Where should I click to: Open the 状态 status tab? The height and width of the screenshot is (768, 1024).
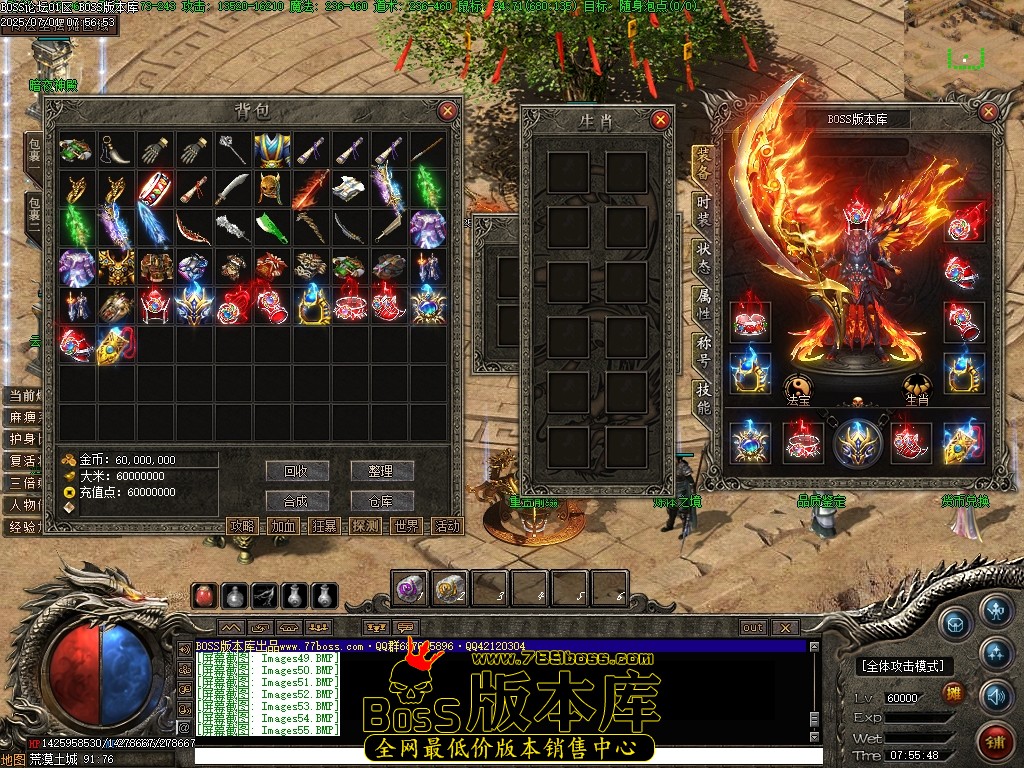[705, 254]
